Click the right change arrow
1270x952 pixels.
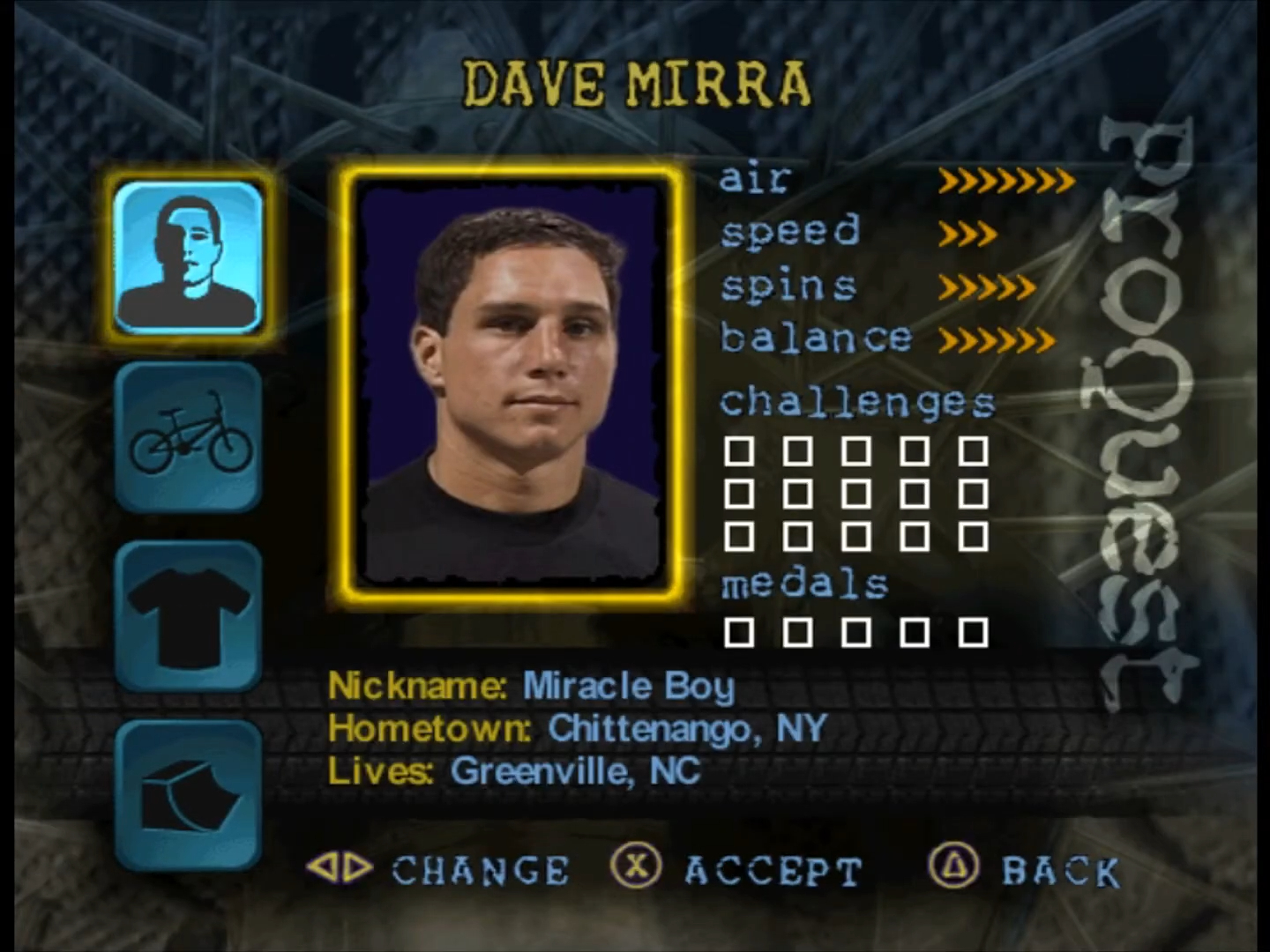click(x=356, y=867)
